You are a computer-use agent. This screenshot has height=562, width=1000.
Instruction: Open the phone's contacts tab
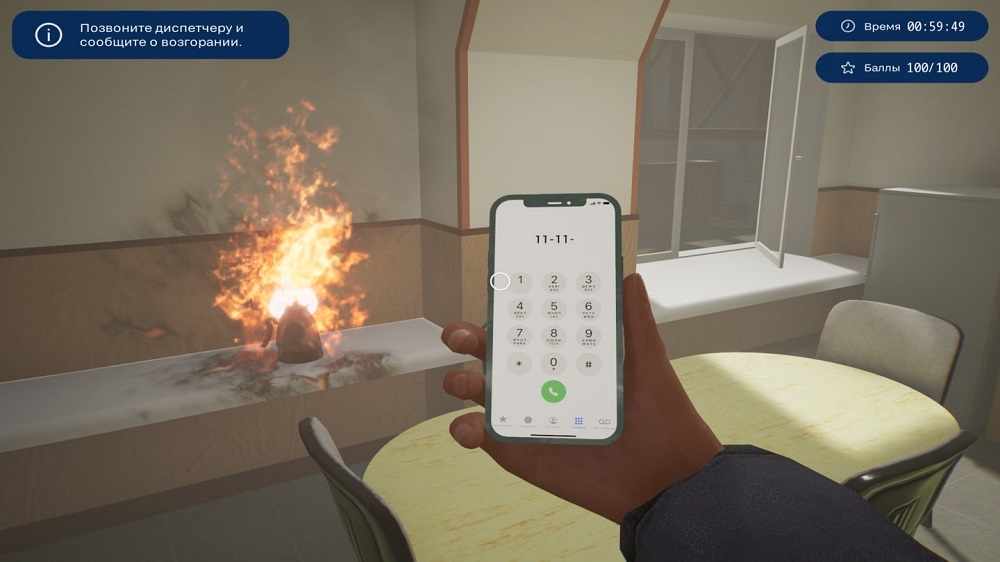tap(553, 421)
